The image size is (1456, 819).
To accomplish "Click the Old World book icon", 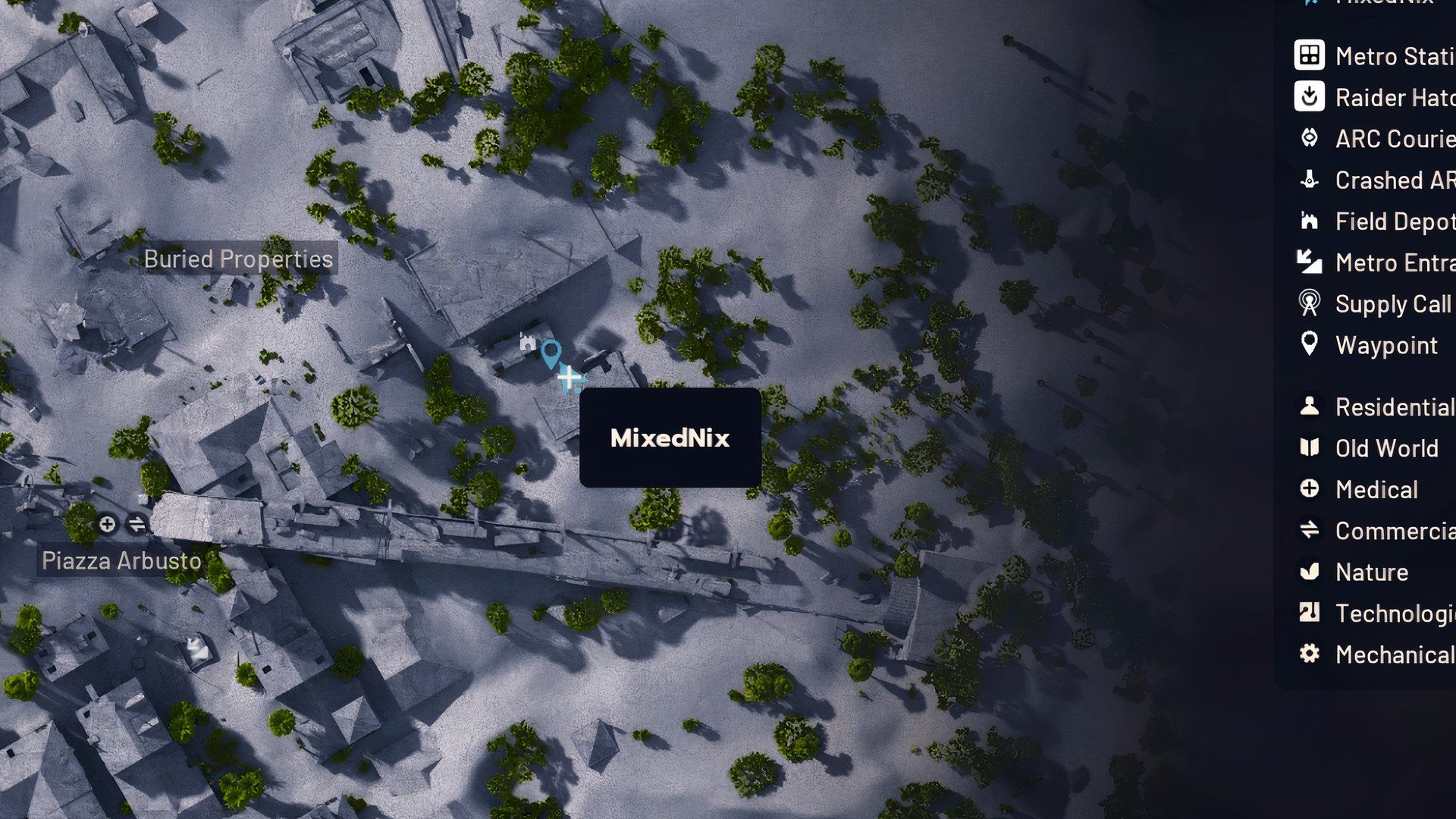I will (x=1308, y=448).
